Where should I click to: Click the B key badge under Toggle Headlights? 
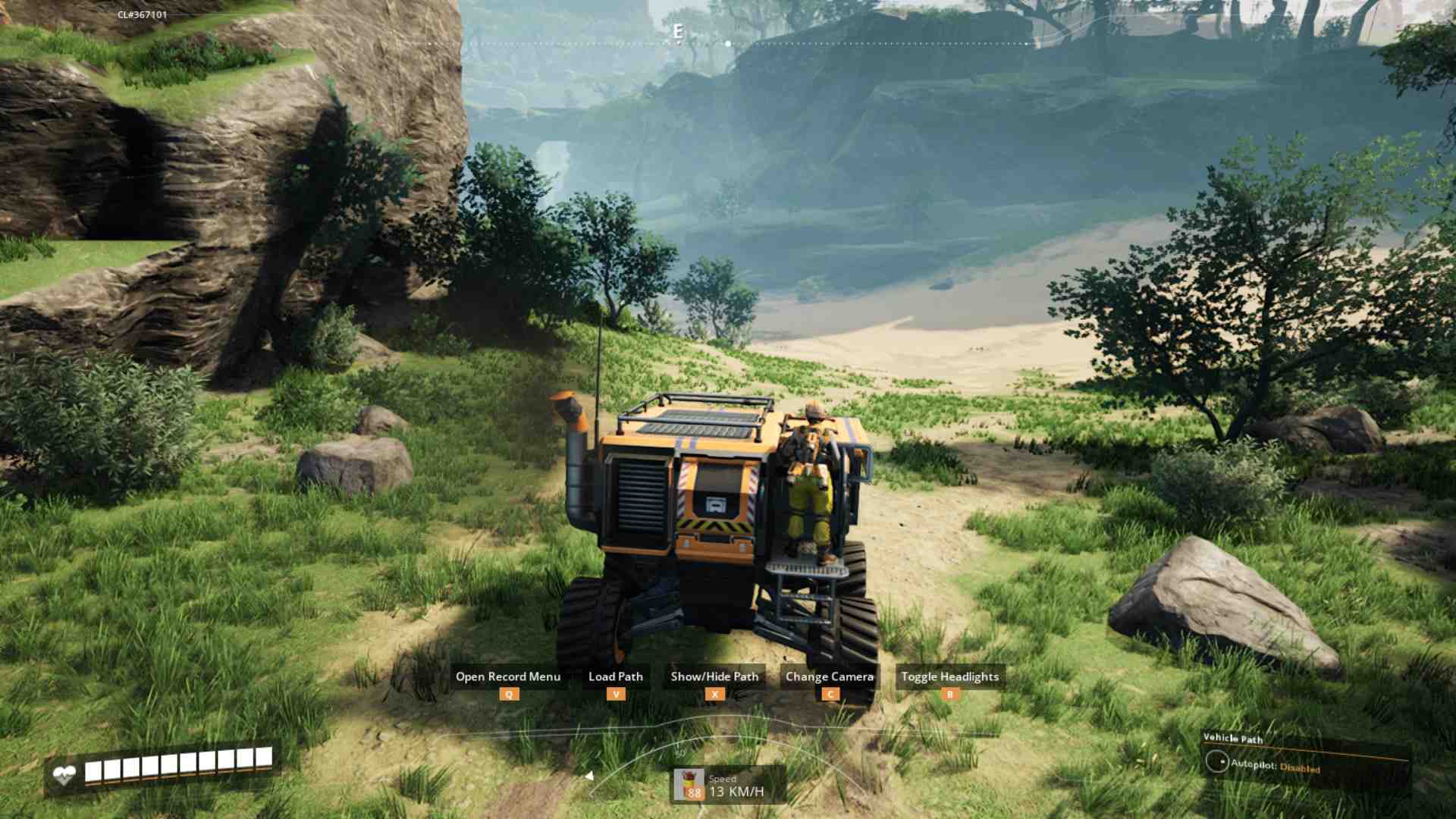click(x=949, y=694)
